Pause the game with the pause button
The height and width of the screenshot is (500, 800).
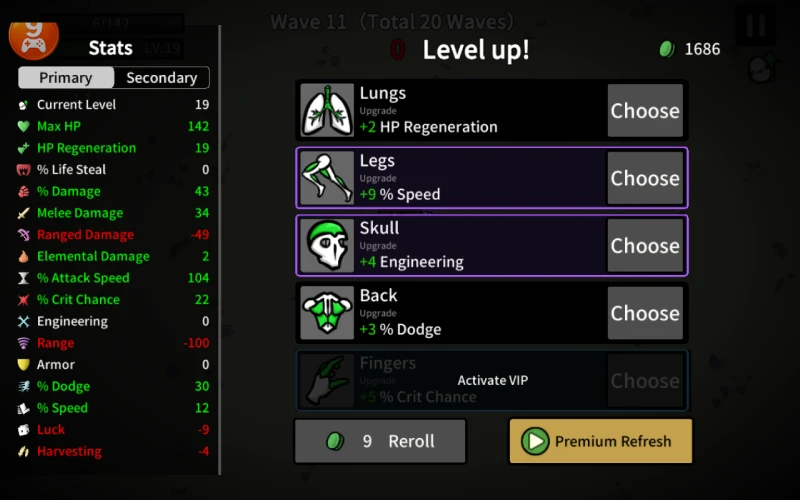(755, 26)
